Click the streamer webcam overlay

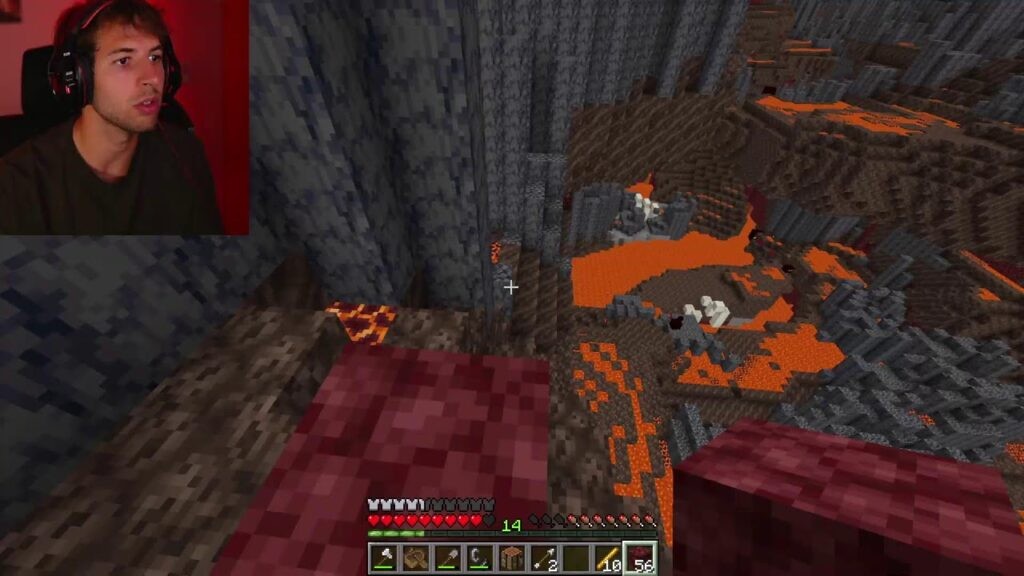tap(123, 117)
